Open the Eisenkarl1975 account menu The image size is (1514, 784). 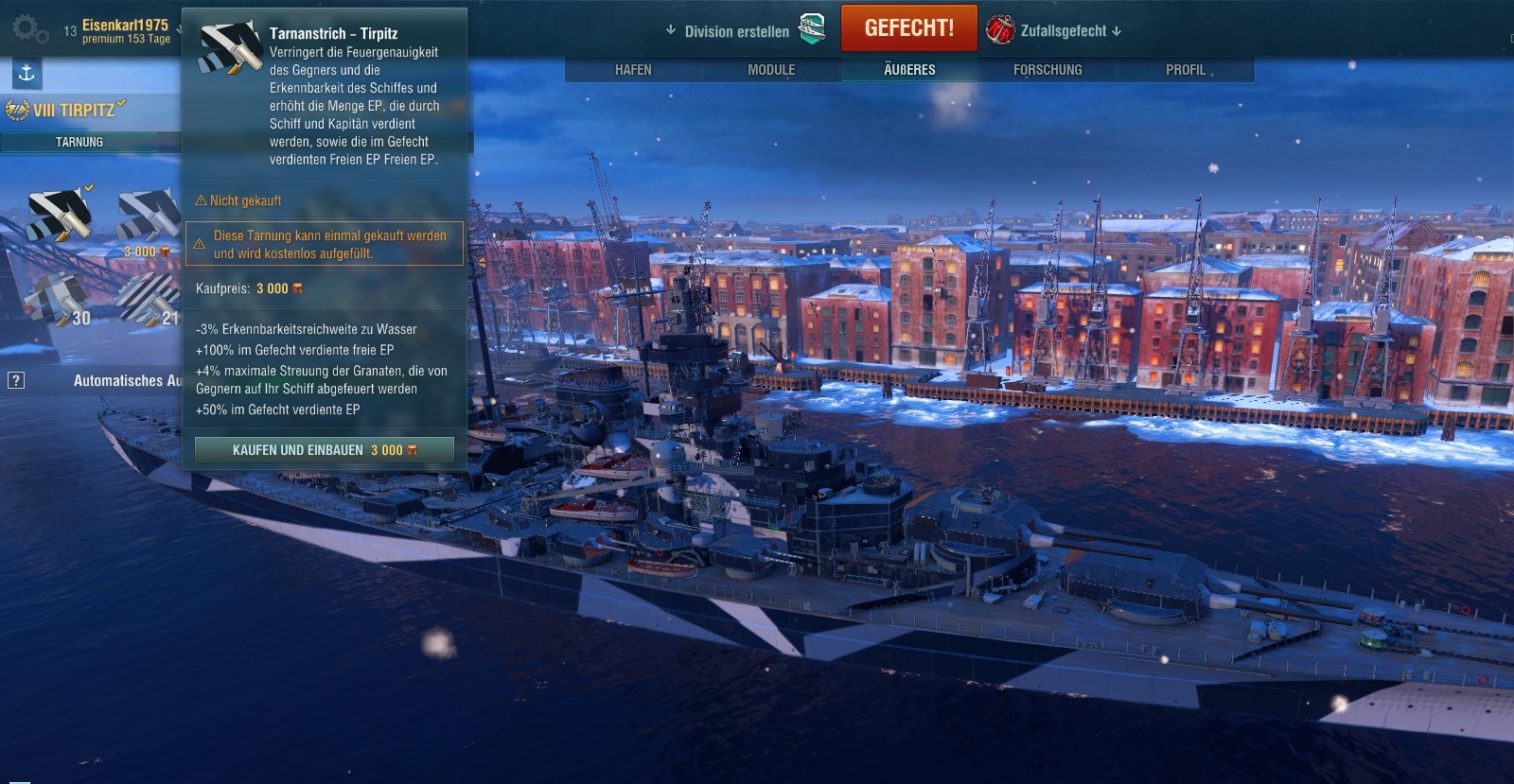[x=125, y=30]
